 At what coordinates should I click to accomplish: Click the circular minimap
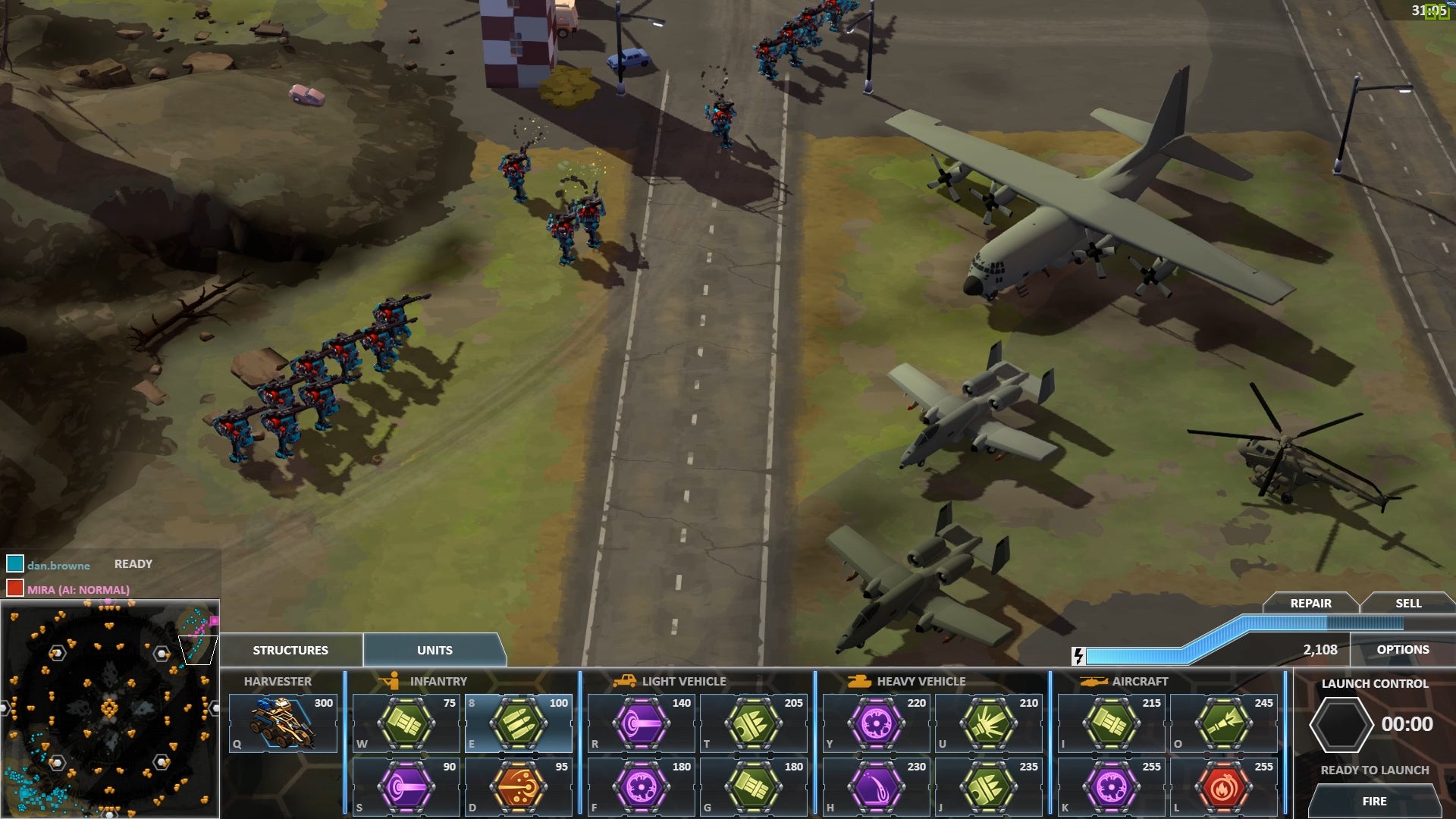[110, 709]
